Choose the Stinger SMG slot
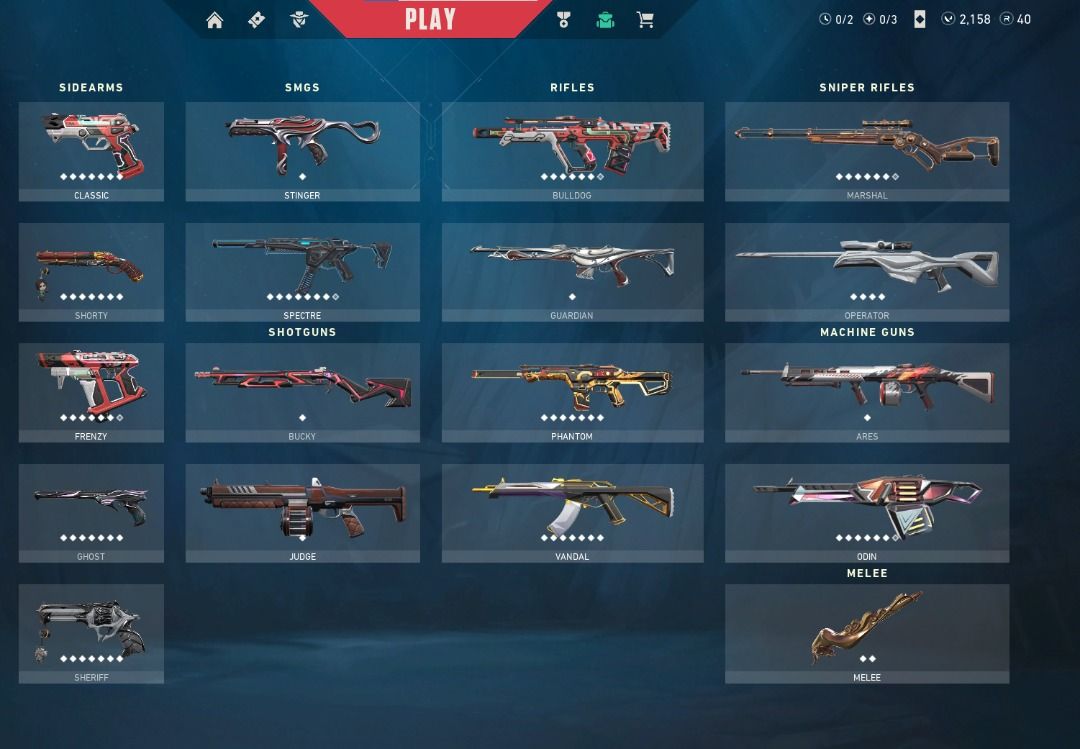This screenshot has height=749, width=1080. [302, 150]
